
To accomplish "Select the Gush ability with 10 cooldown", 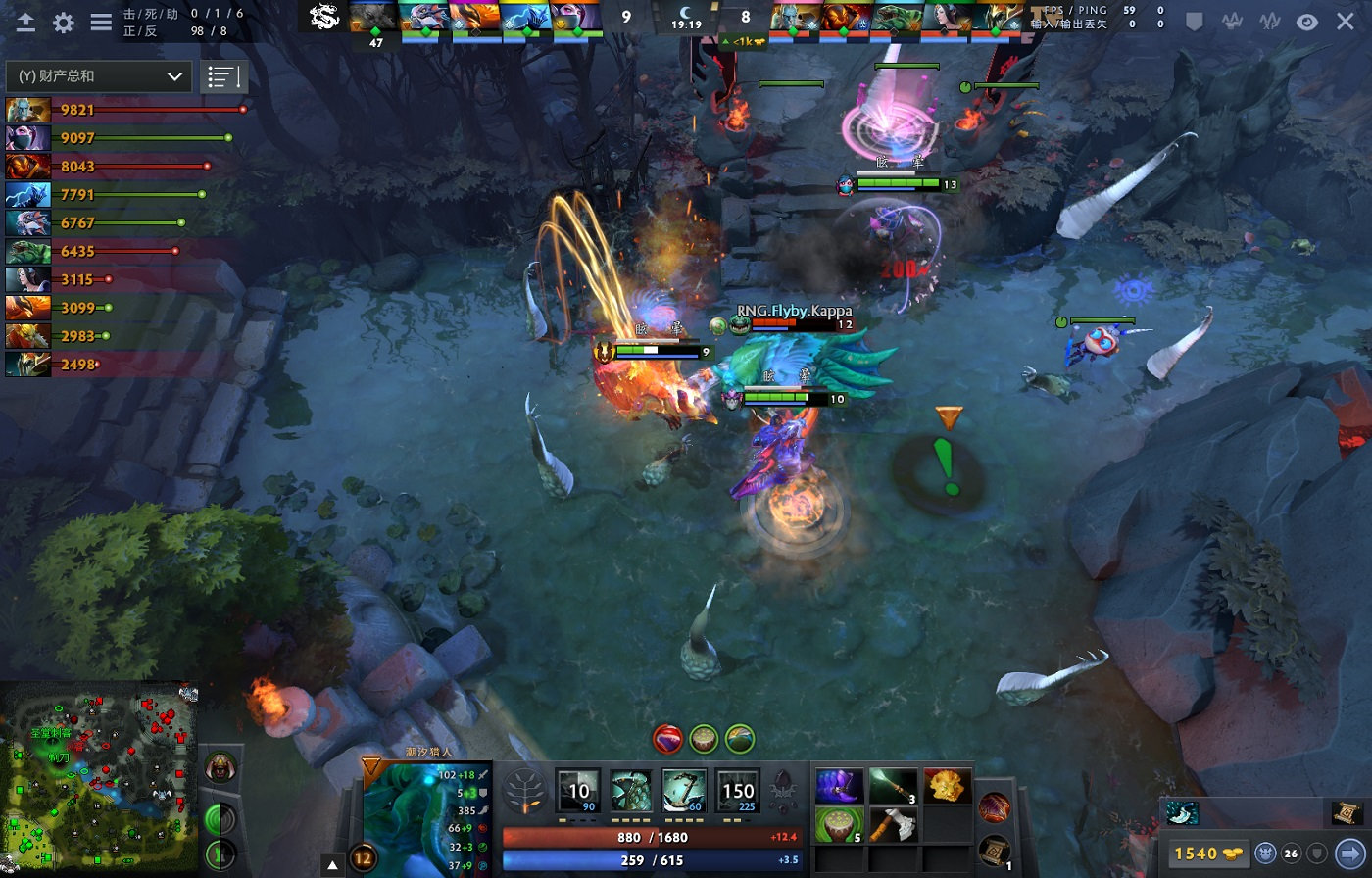I will pos(578,792).
